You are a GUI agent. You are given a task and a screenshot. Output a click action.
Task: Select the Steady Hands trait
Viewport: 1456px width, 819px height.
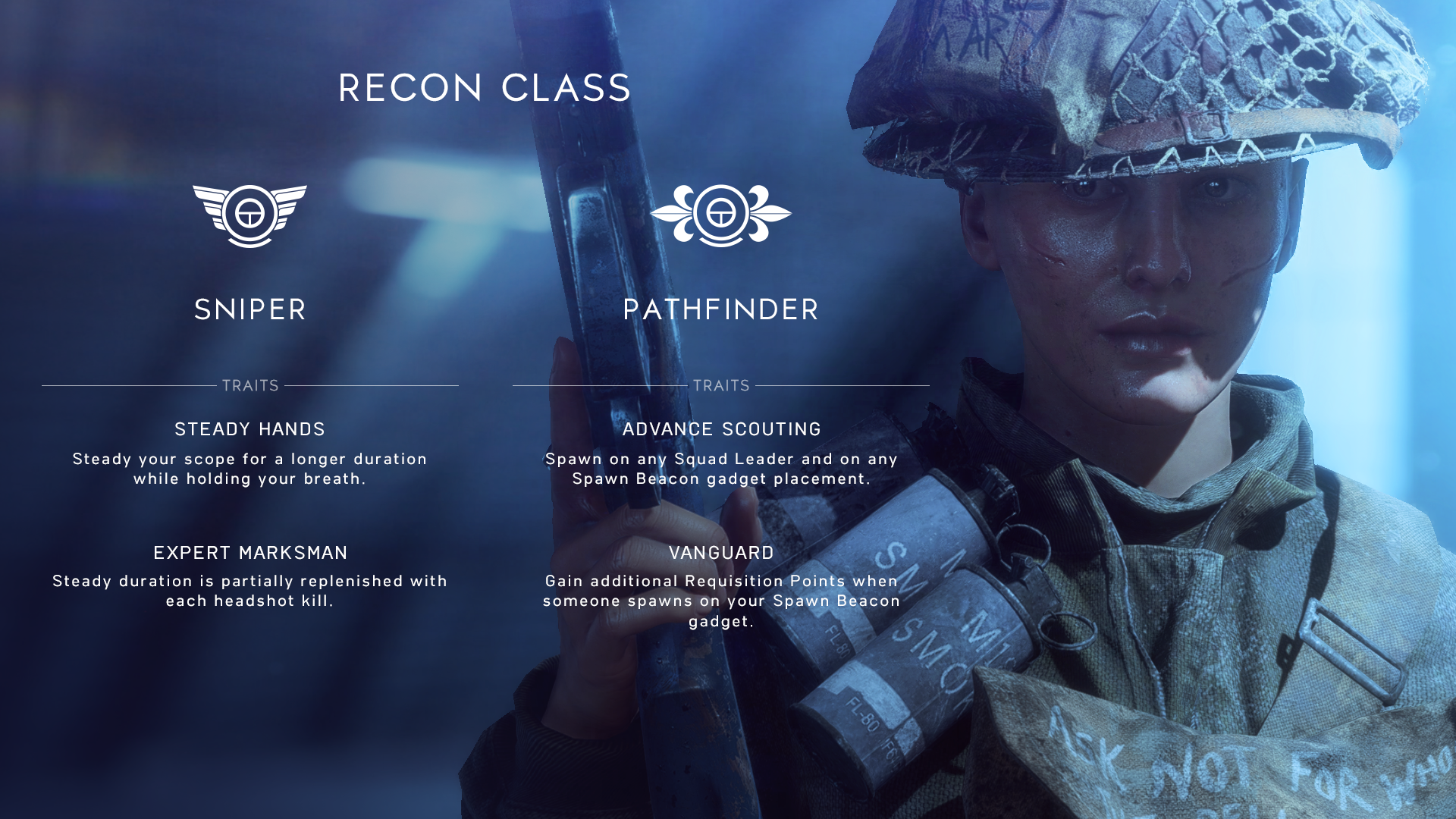coord(250,429)
